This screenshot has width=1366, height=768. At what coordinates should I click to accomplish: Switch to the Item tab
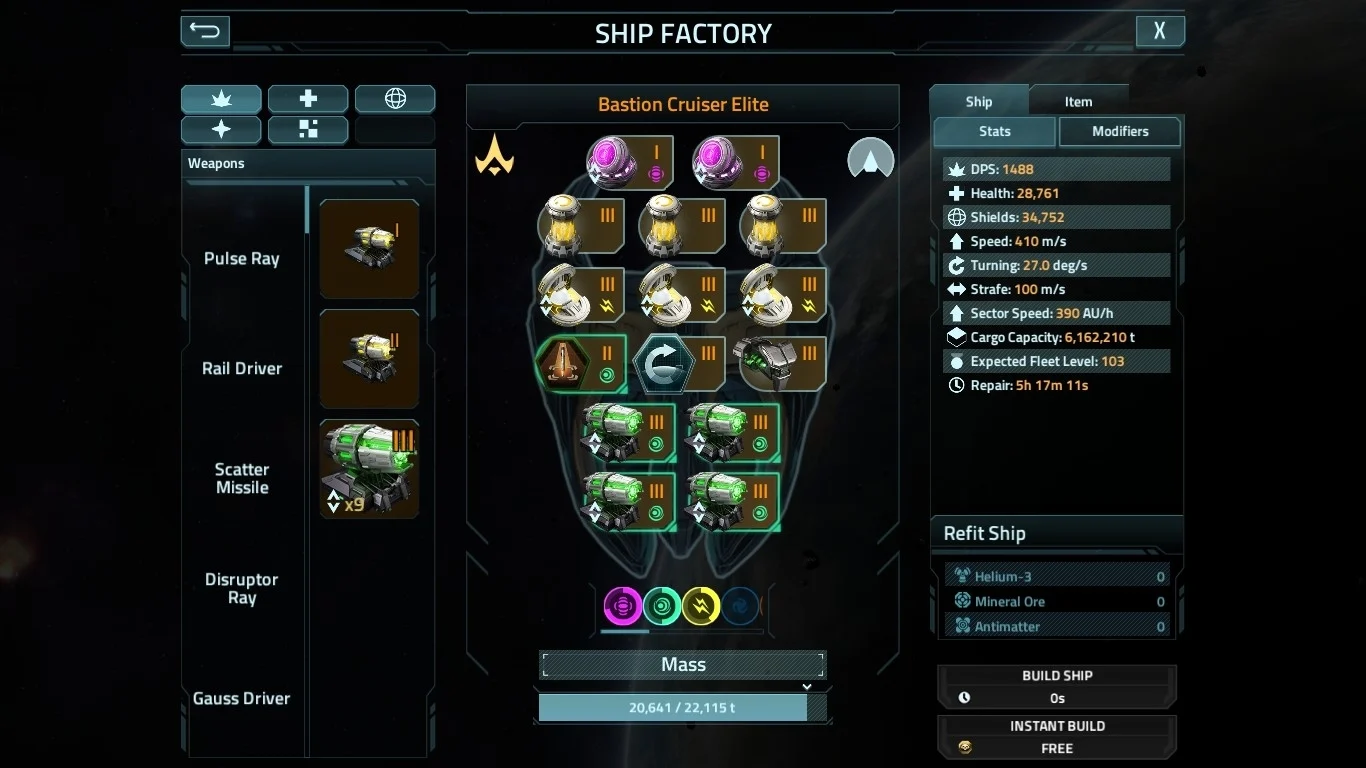[1078, 101]
